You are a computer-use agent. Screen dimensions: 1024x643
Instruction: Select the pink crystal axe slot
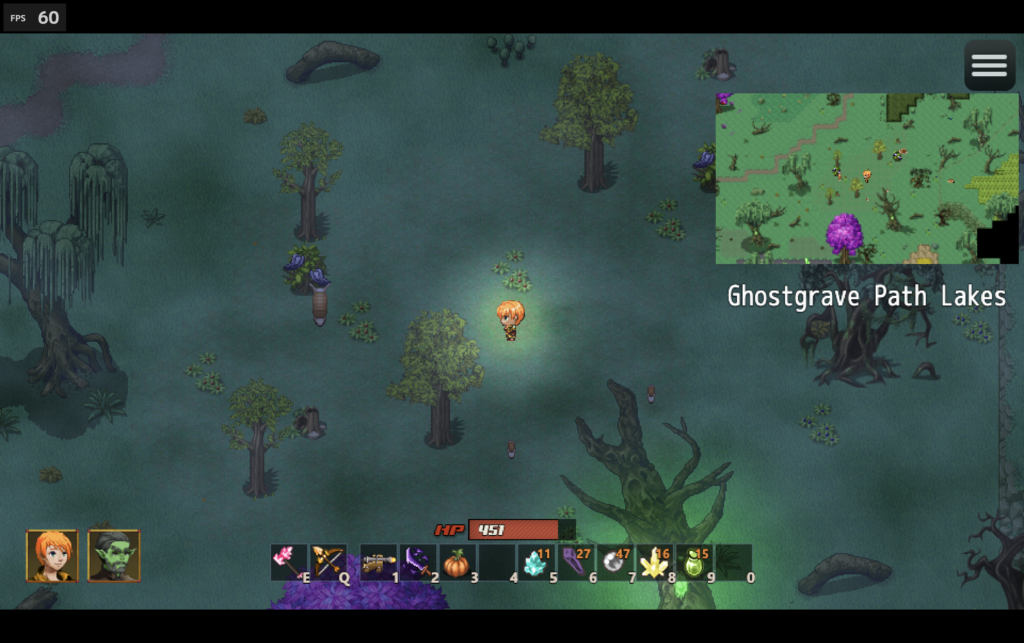tap(288, 562)
